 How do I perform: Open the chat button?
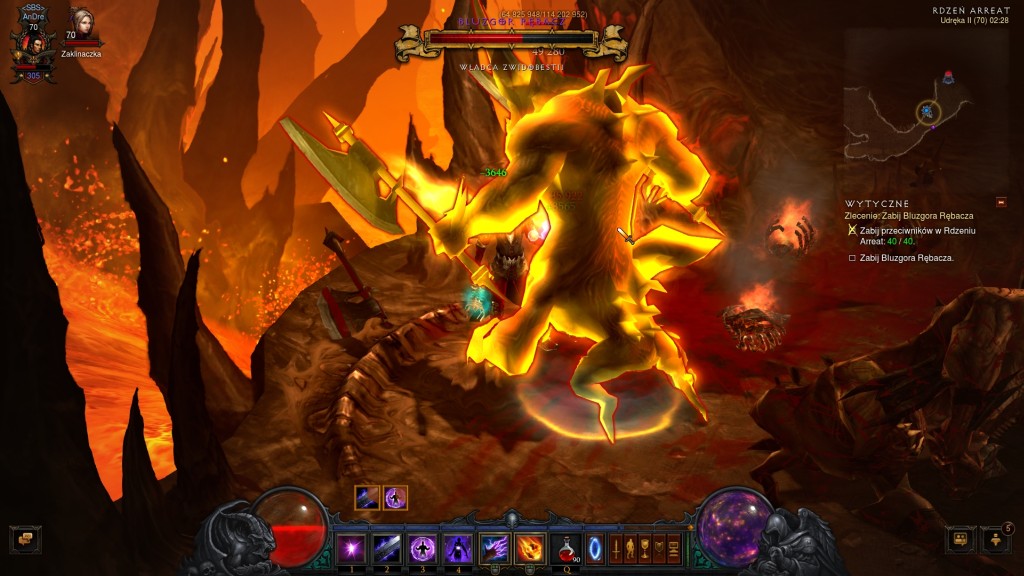pos(25,539)
